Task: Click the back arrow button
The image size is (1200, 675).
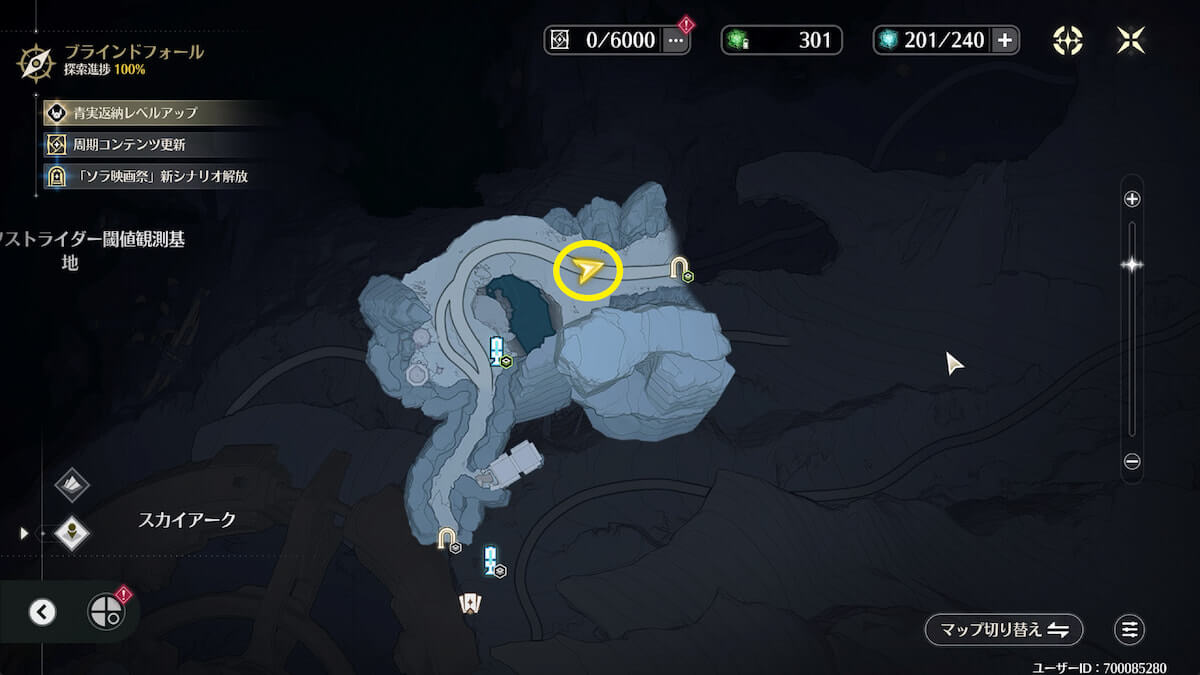Action: (42, 612)
